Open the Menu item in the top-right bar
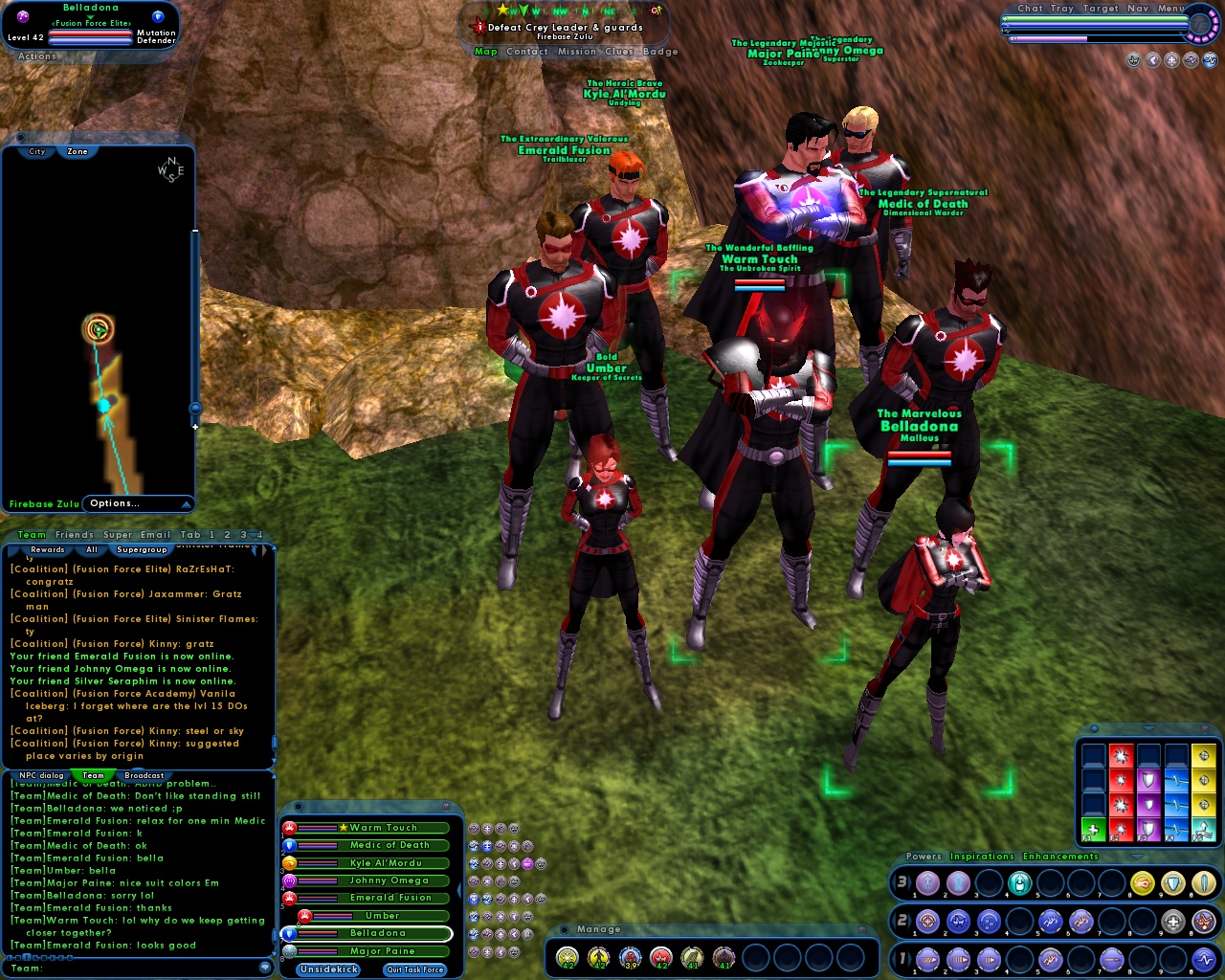This screenshot has height=980, width=1225. (x=1169, y=8)
